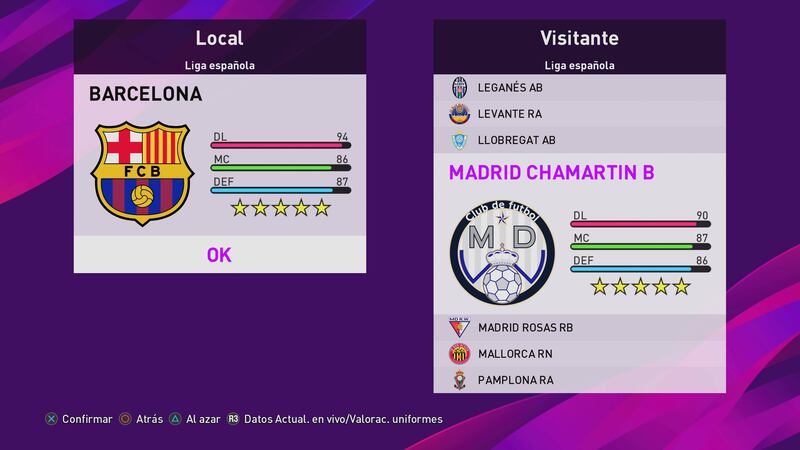The width and height of the screenshot is (800, 450).
Task: Open the Liga española selector under Visitante
Action: click(579, 66)
